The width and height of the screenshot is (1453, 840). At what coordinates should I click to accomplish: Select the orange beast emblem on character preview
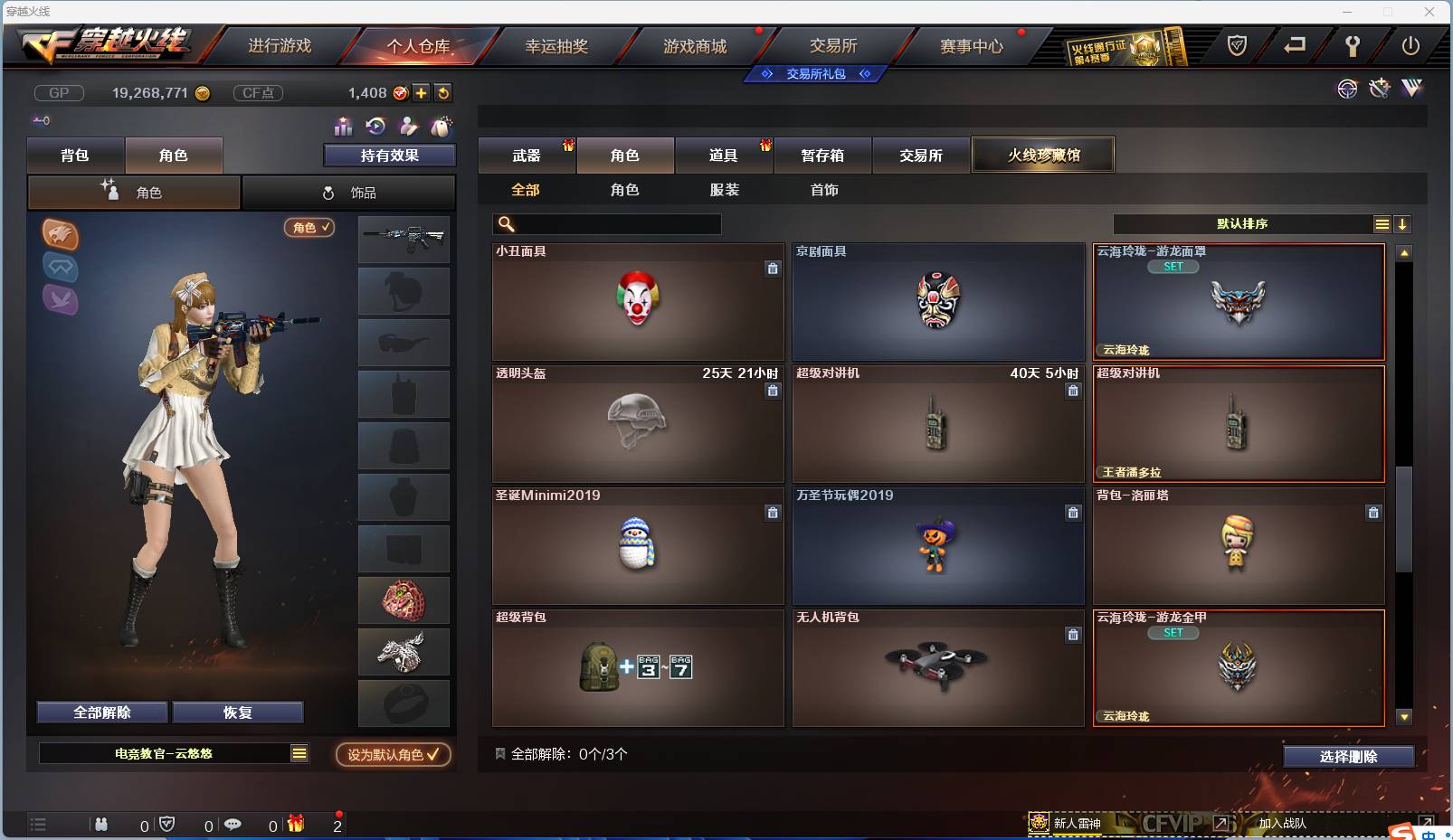pos(61,232)
